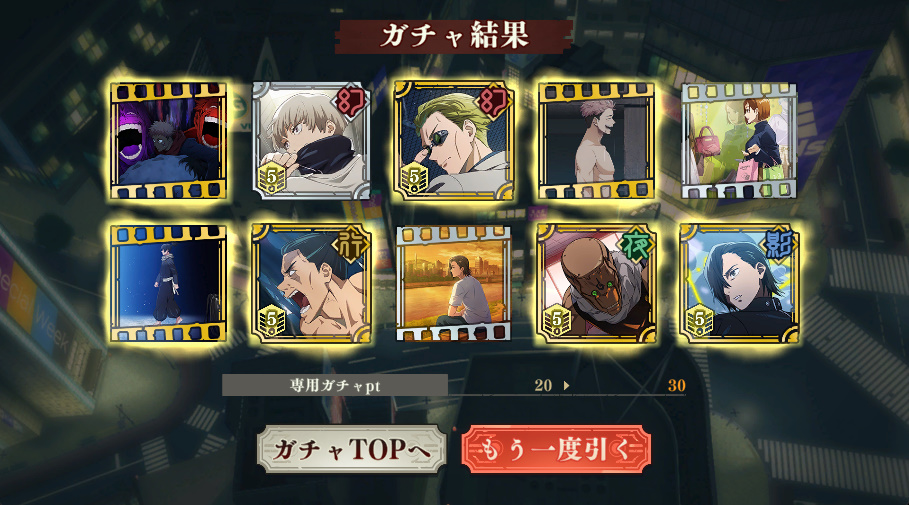Image resolution: width=909 pixels, height=505 pixels.
Task: Select the shopping girls with bags card
Action: [739, 140]
